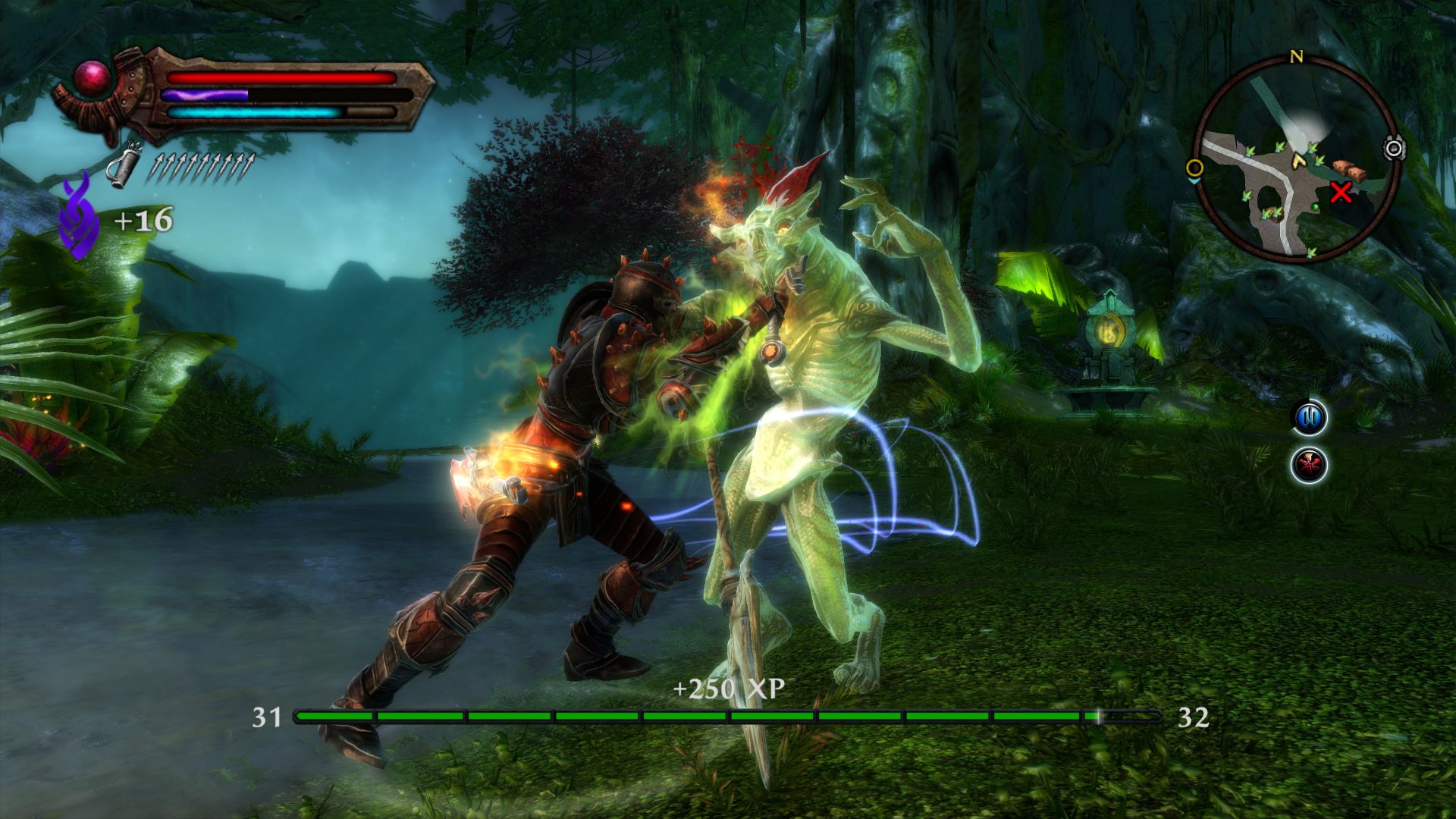1456x819 pixels.
Task: Click a brown chest icon on the minimap
Action: [1348, 168]
